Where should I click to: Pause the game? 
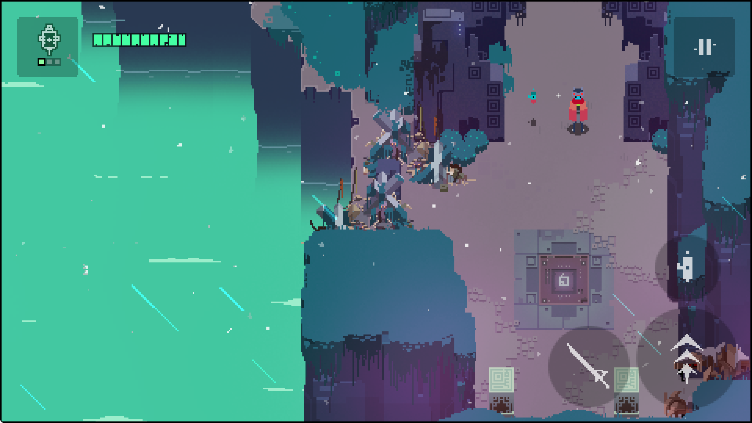(x=704, y=46)
